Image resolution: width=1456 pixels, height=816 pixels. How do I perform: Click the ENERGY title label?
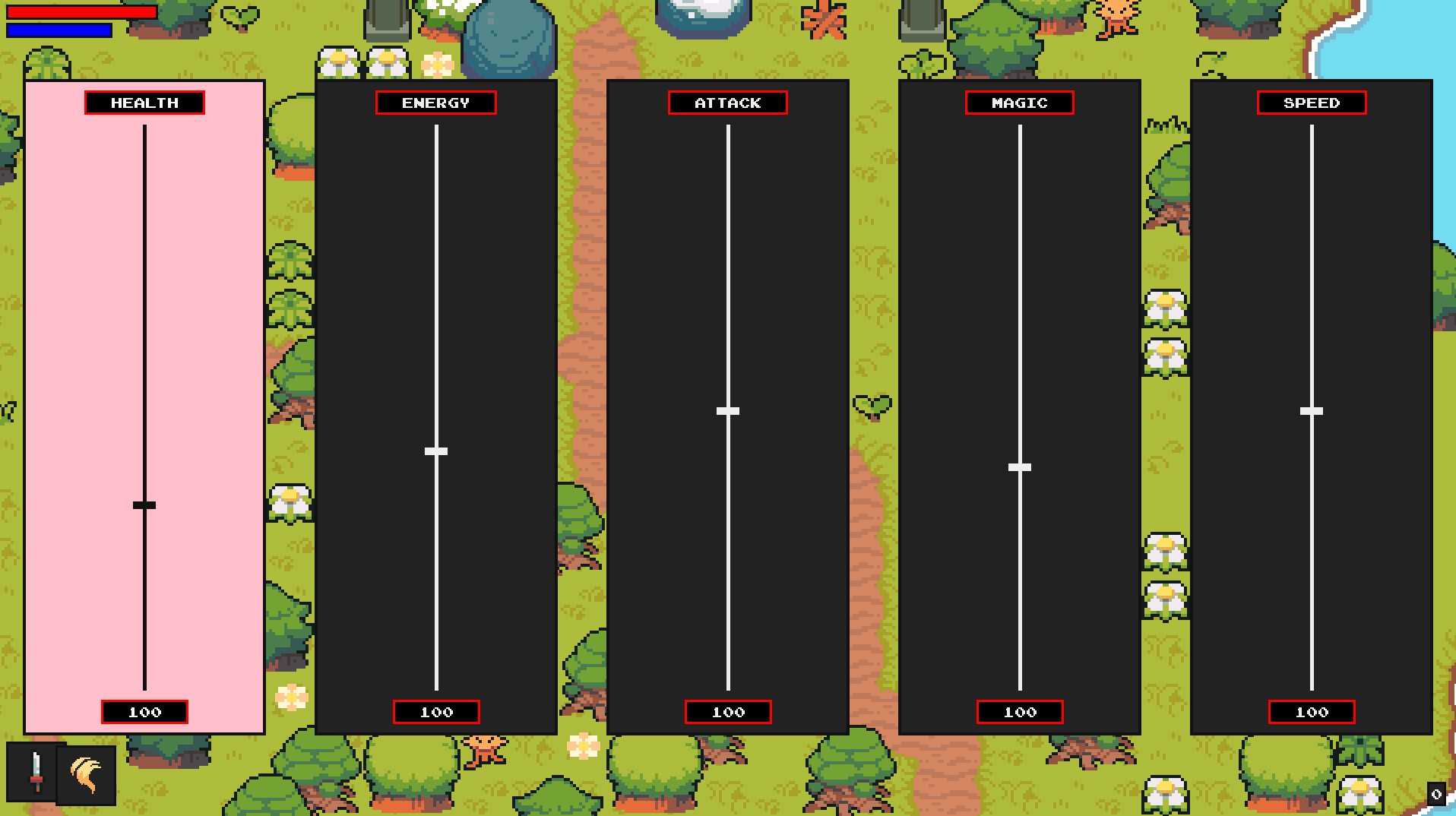tap(436, 103)
